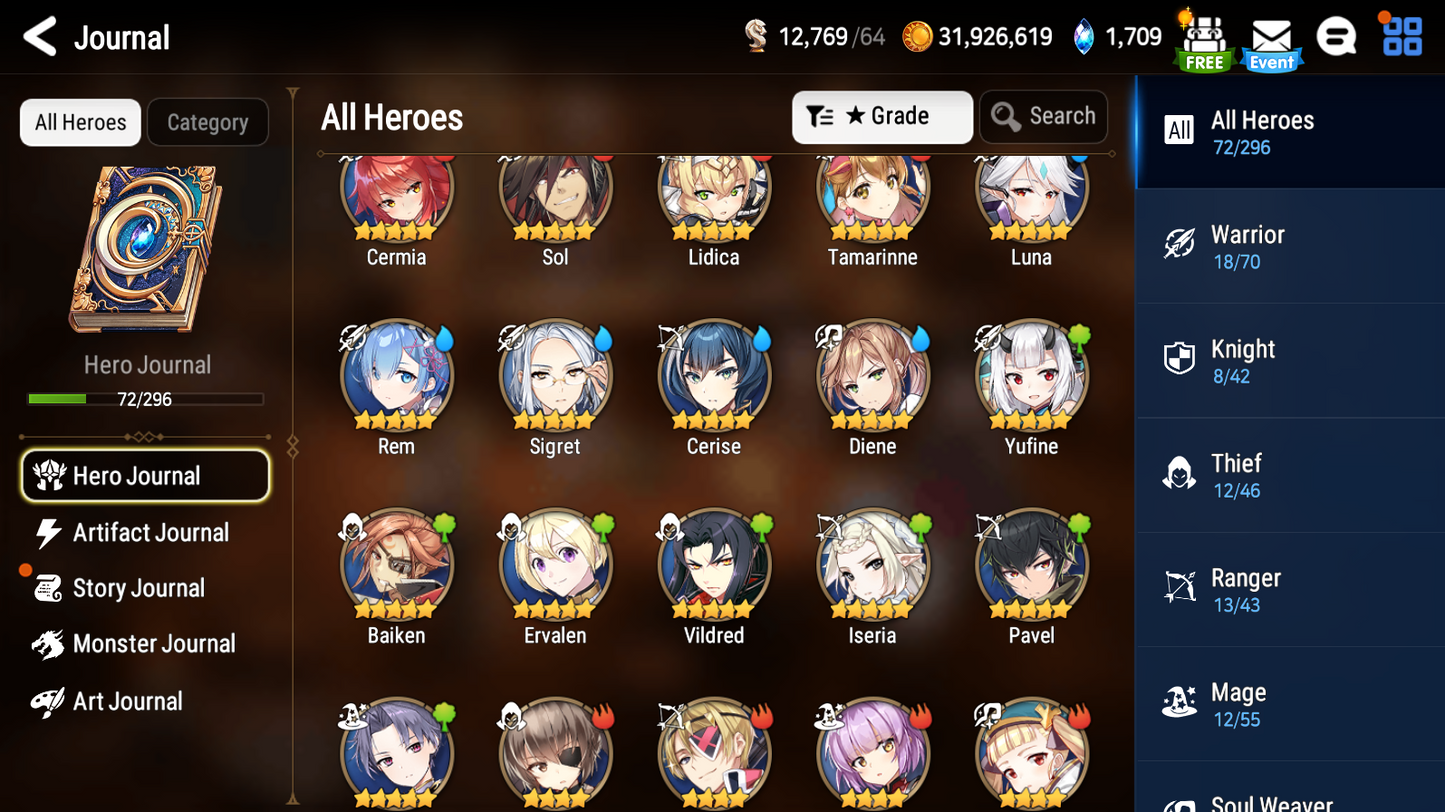This screenshot has width=1445, height=812.
Task: Click the Hero Journal progress bar
Action: (146, 399)
